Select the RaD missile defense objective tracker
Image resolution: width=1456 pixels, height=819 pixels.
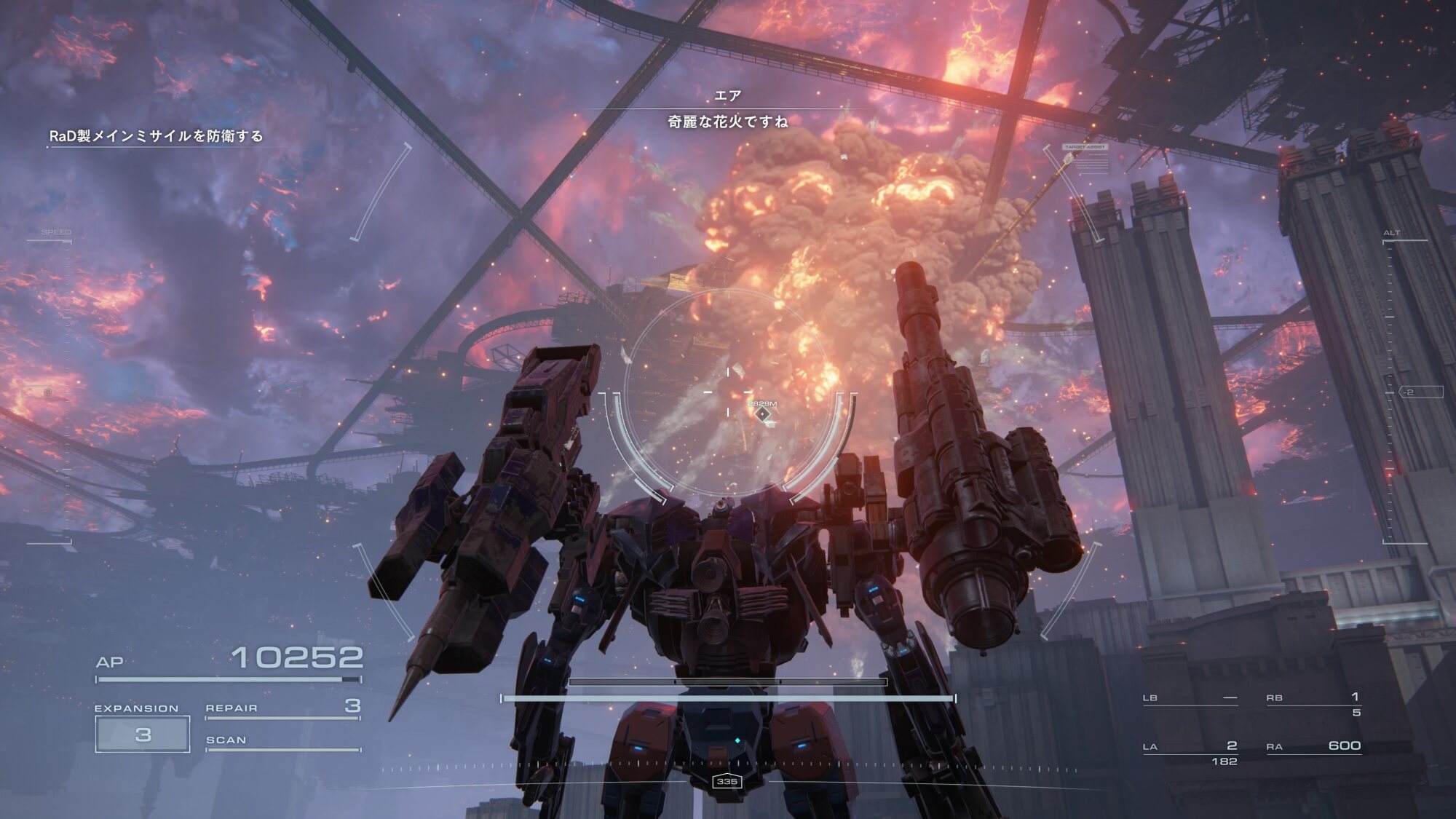coord(156,136)
